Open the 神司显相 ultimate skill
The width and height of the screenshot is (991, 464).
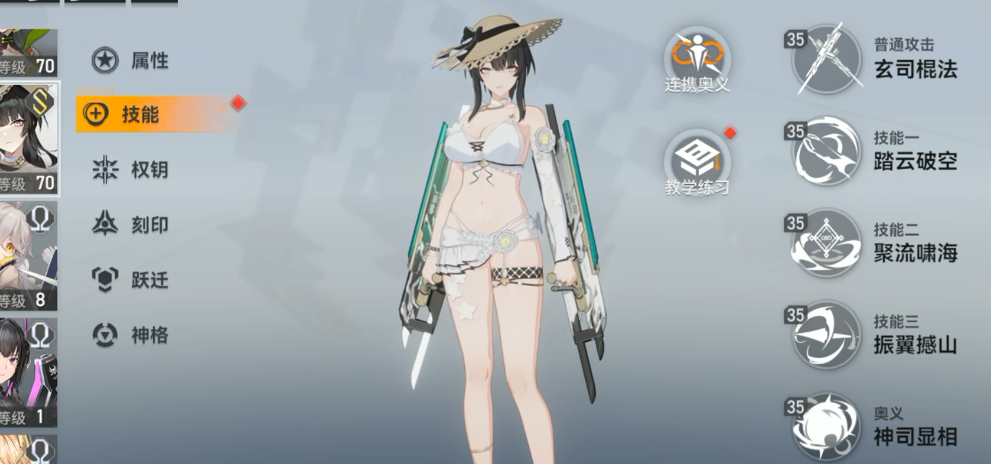pos(827,427)
